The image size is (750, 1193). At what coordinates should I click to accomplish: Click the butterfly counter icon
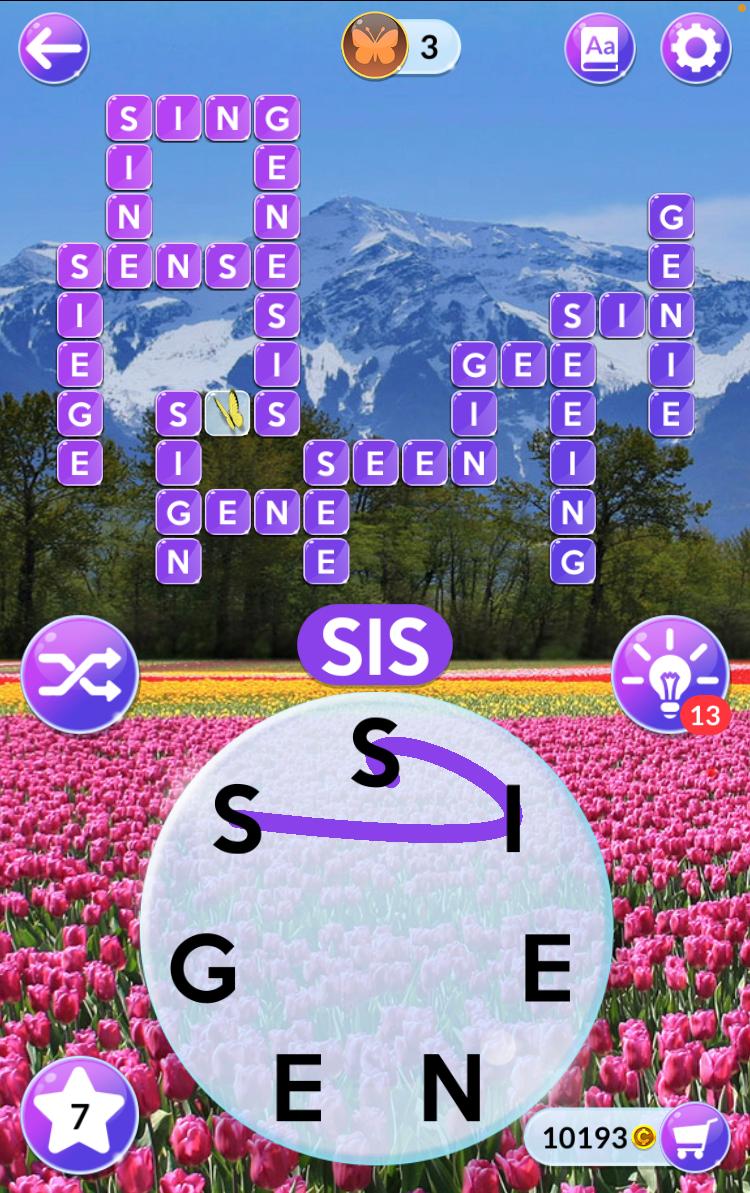point(375,46)
